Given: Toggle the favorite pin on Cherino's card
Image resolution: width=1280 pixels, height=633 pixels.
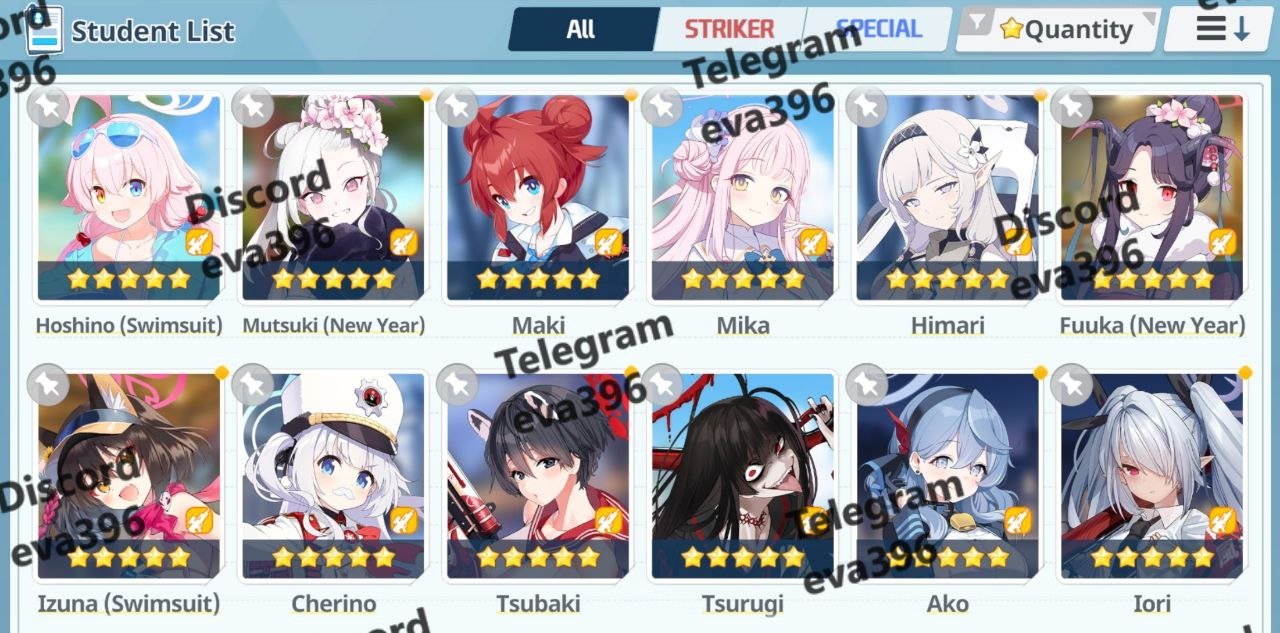Looking at the screenshot, I should pos(253,384).
